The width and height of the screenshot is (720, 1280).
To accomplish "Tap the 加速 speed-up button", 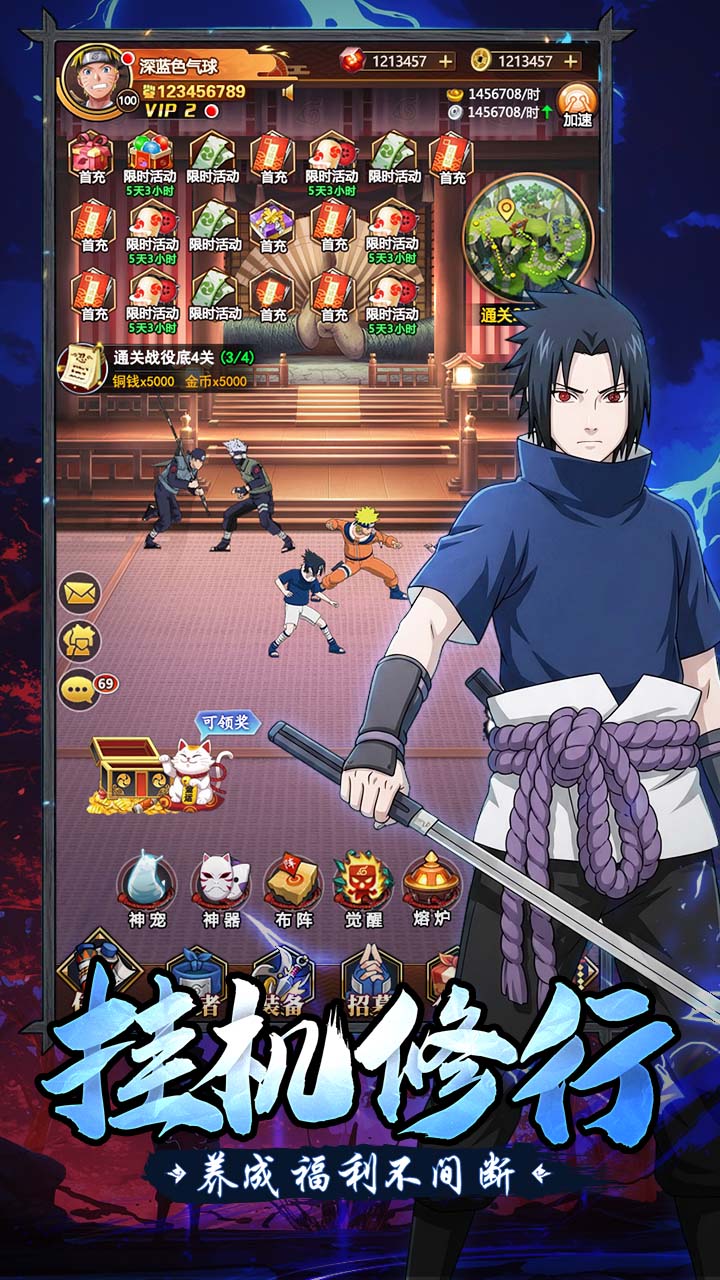I will pos(577,105).
